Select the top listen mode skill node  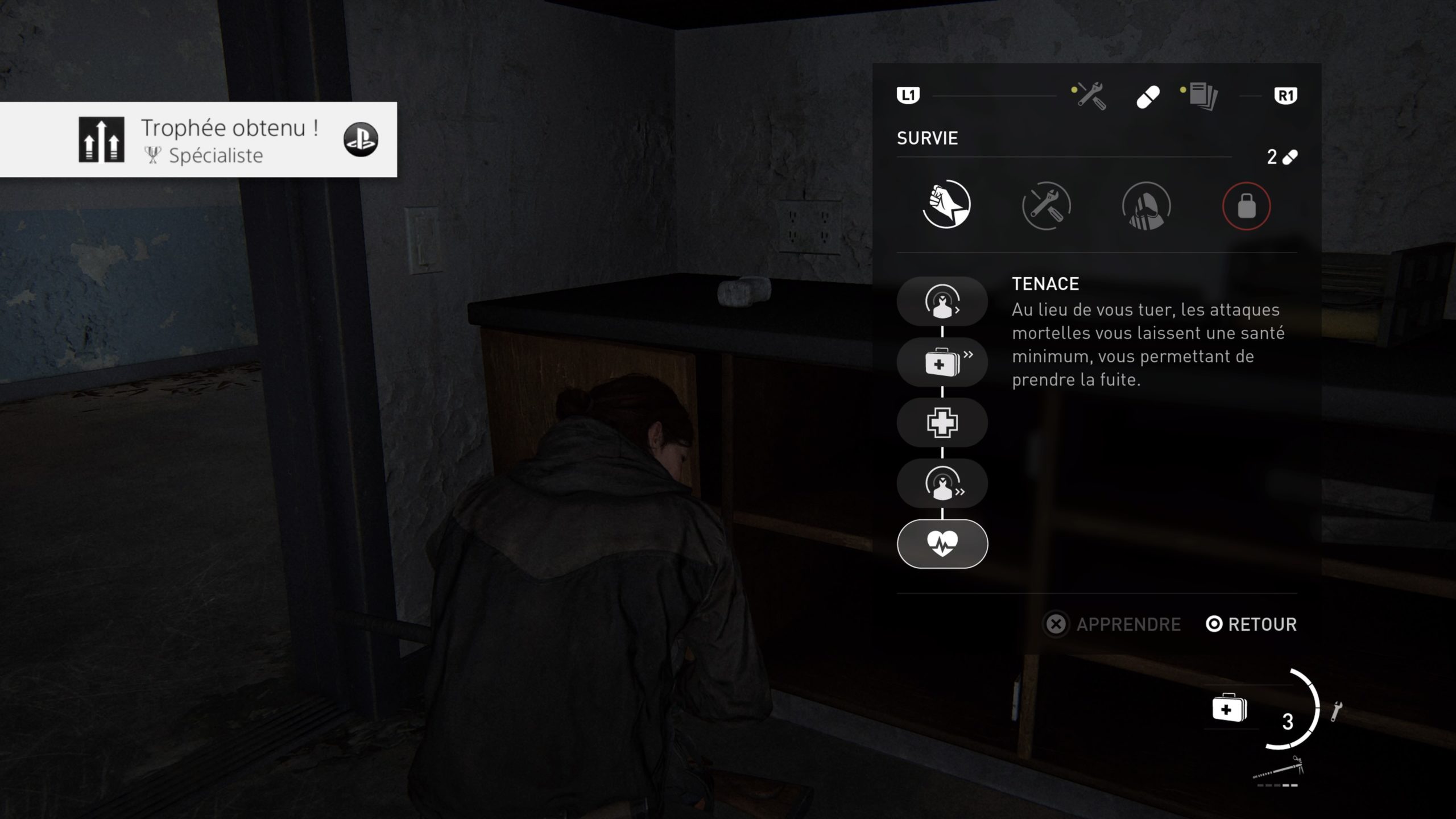click(942, 301)
